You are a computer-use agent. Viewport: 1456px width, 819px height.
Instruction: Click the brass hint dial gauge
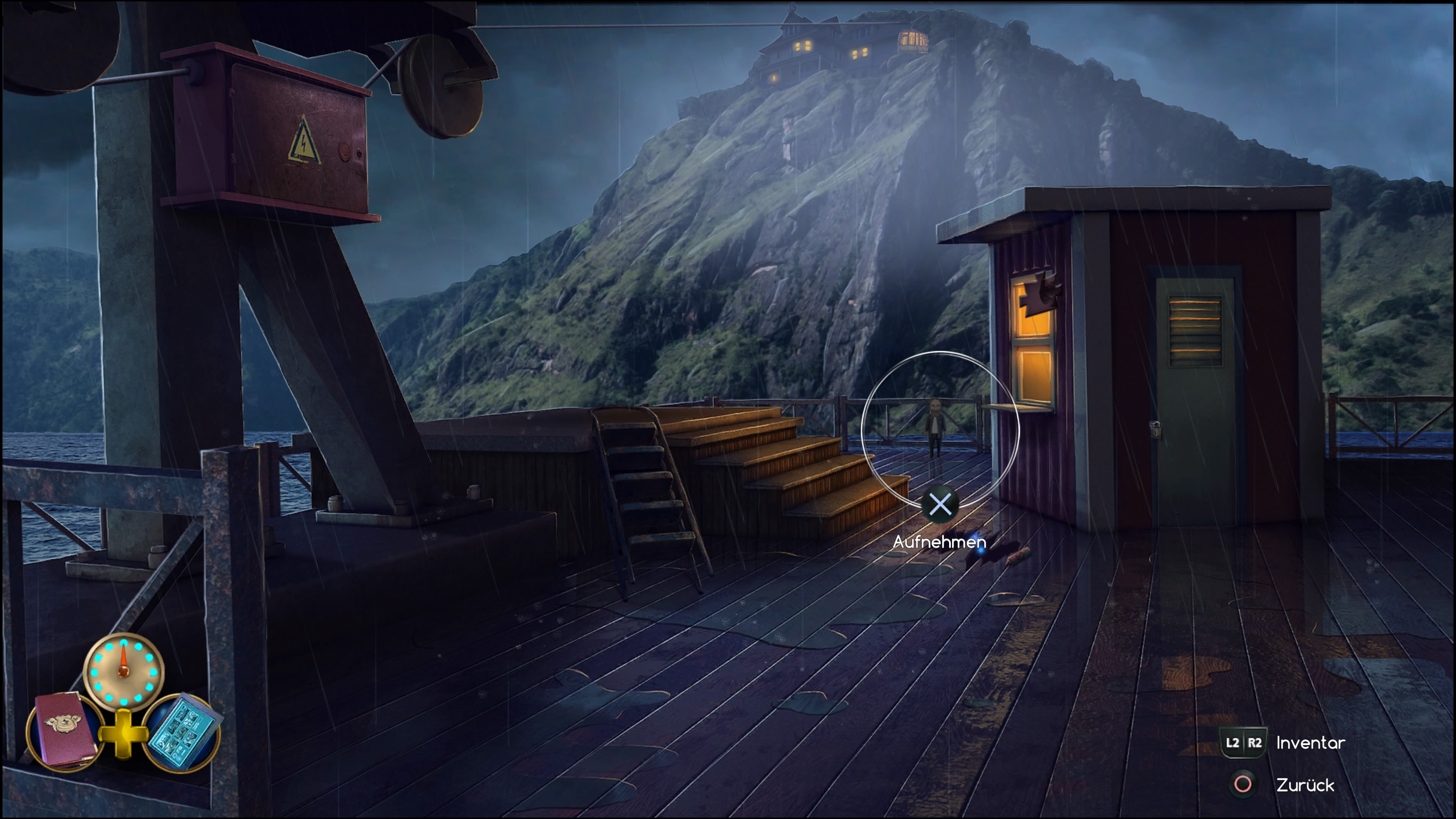point(124,671)
